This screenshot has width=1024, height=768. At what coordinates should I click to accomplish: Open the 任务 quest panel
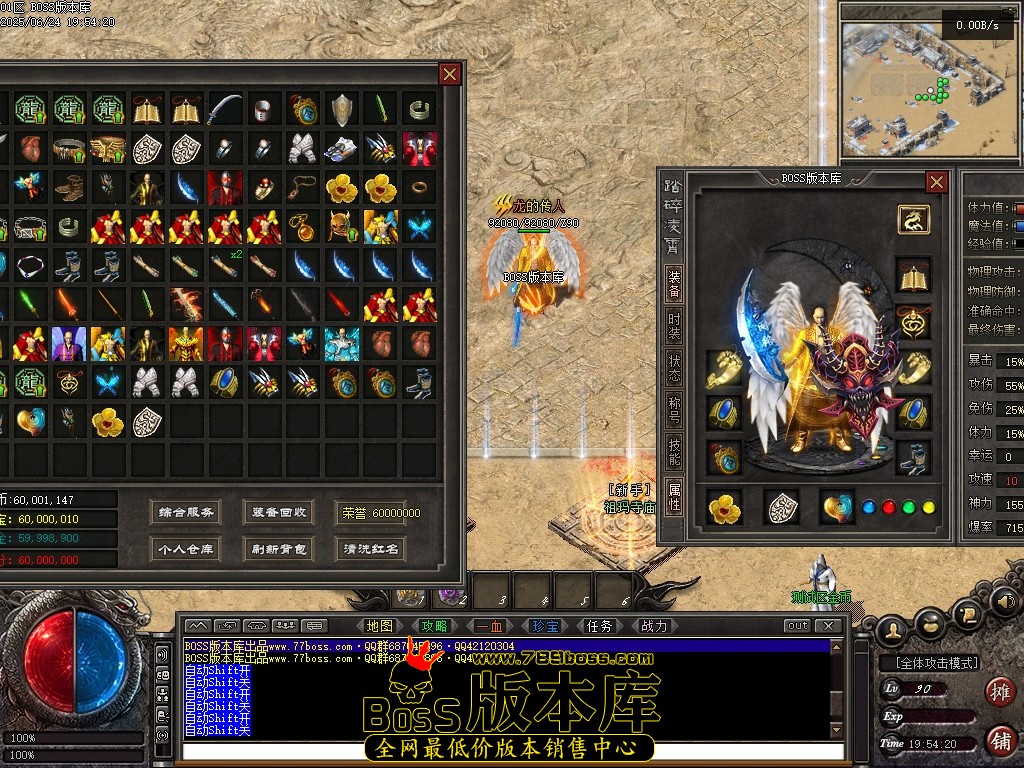600,626
